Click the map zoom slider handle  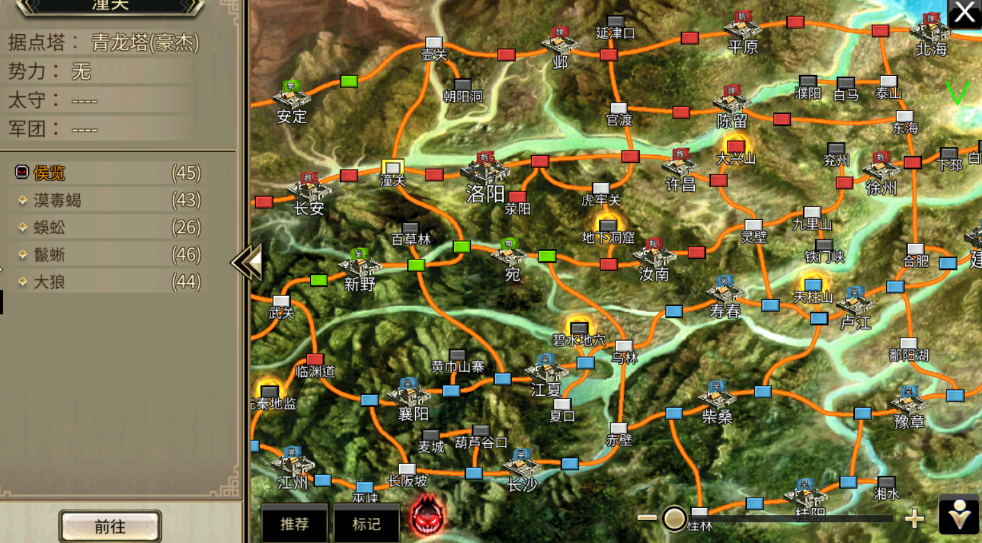[x=675, y=518]
